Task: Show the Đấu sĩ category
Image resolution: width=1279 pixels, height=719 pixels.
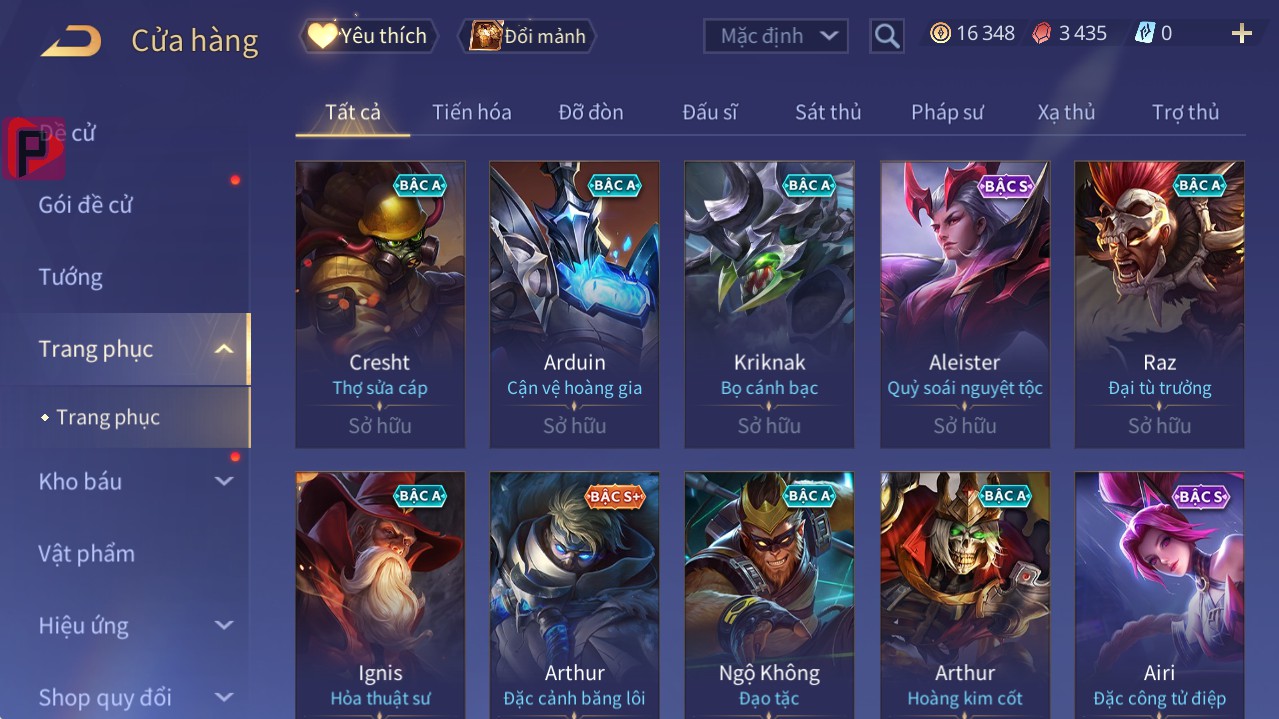Action: [x=710, y=112]
